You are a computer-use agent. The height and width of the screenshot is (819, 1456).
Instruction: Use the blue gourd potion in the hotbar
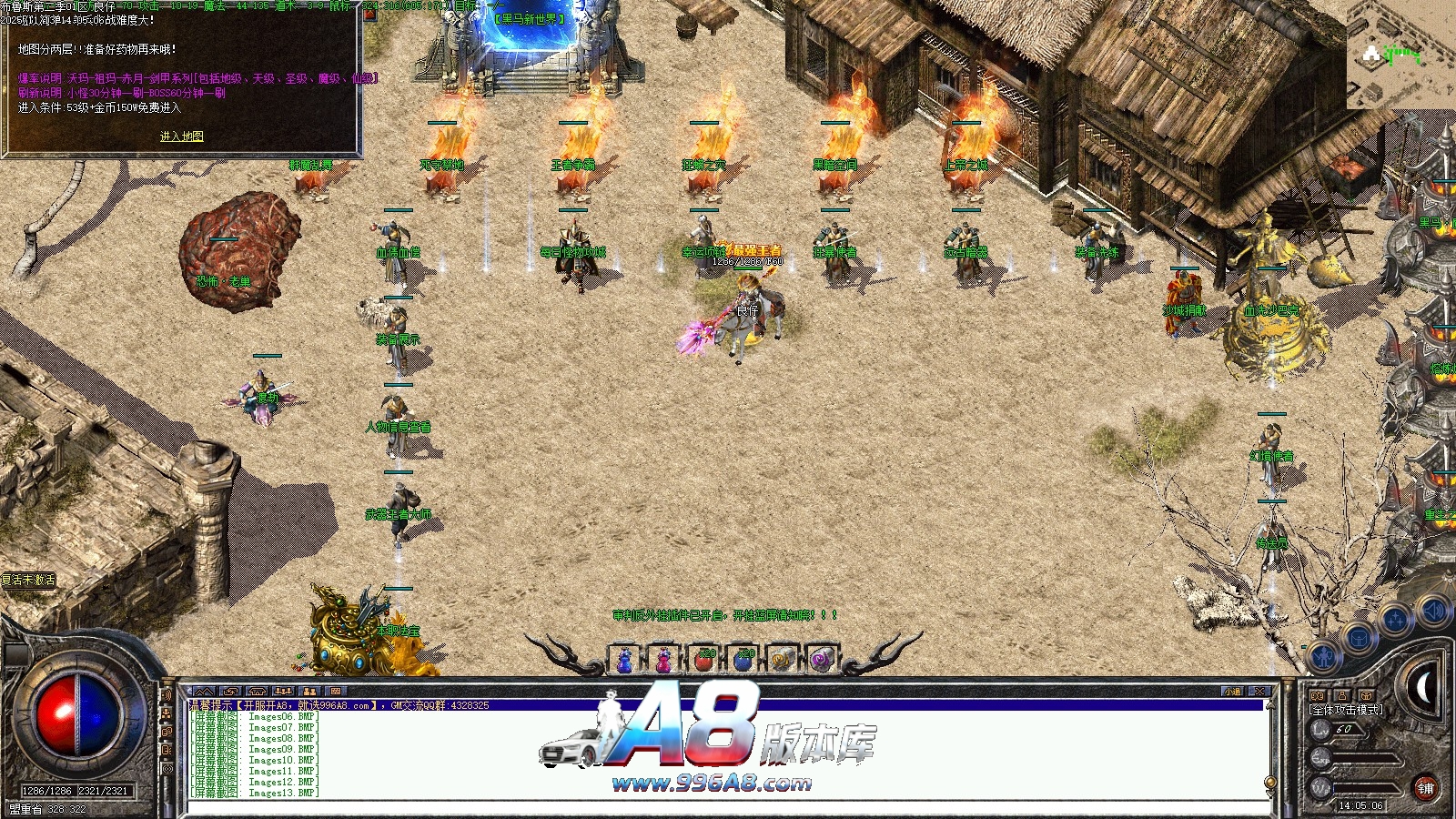click(x=625, y=660)
